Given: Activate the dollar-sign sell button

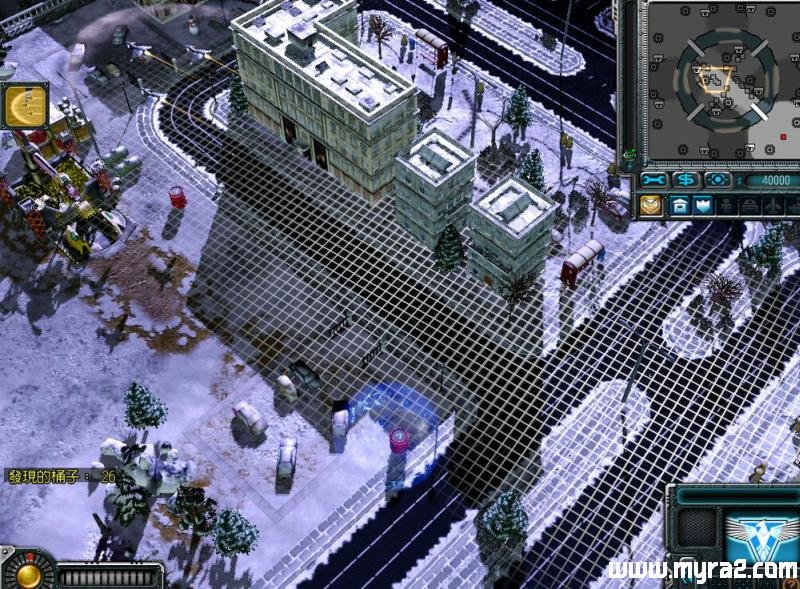Looking at the screenshot, I should pos(687,180).
